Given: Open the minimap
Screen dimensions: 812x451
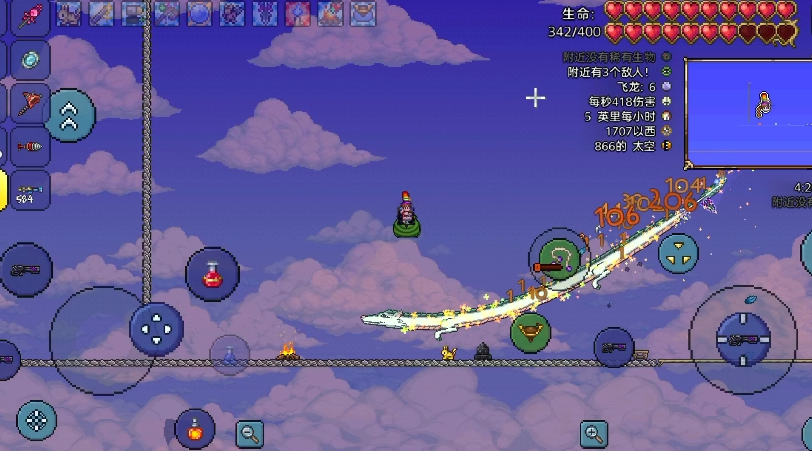Looking at the screenshot, I should point(748,112).
